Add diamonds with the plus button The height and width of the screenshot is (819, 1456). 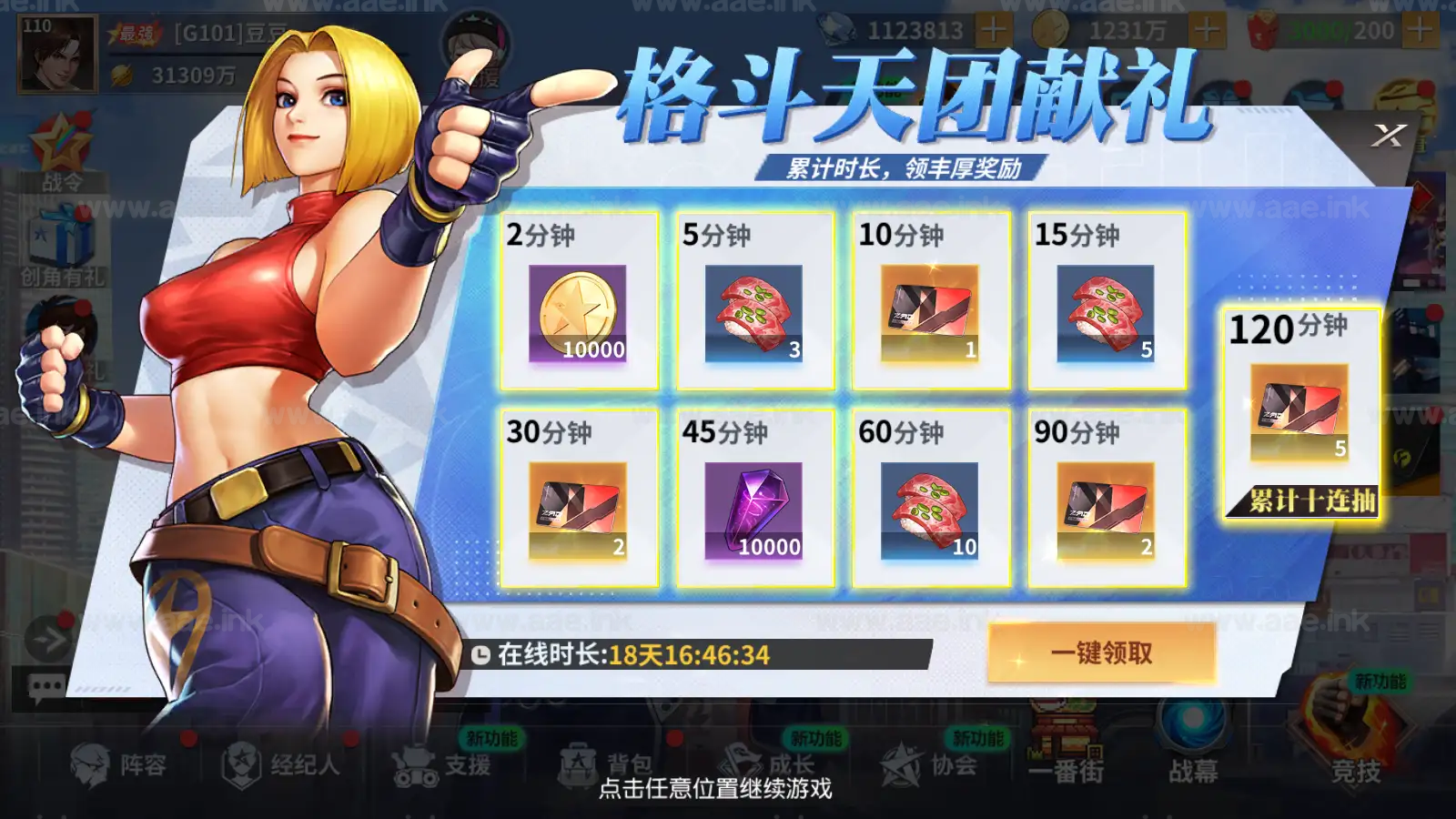996,27
